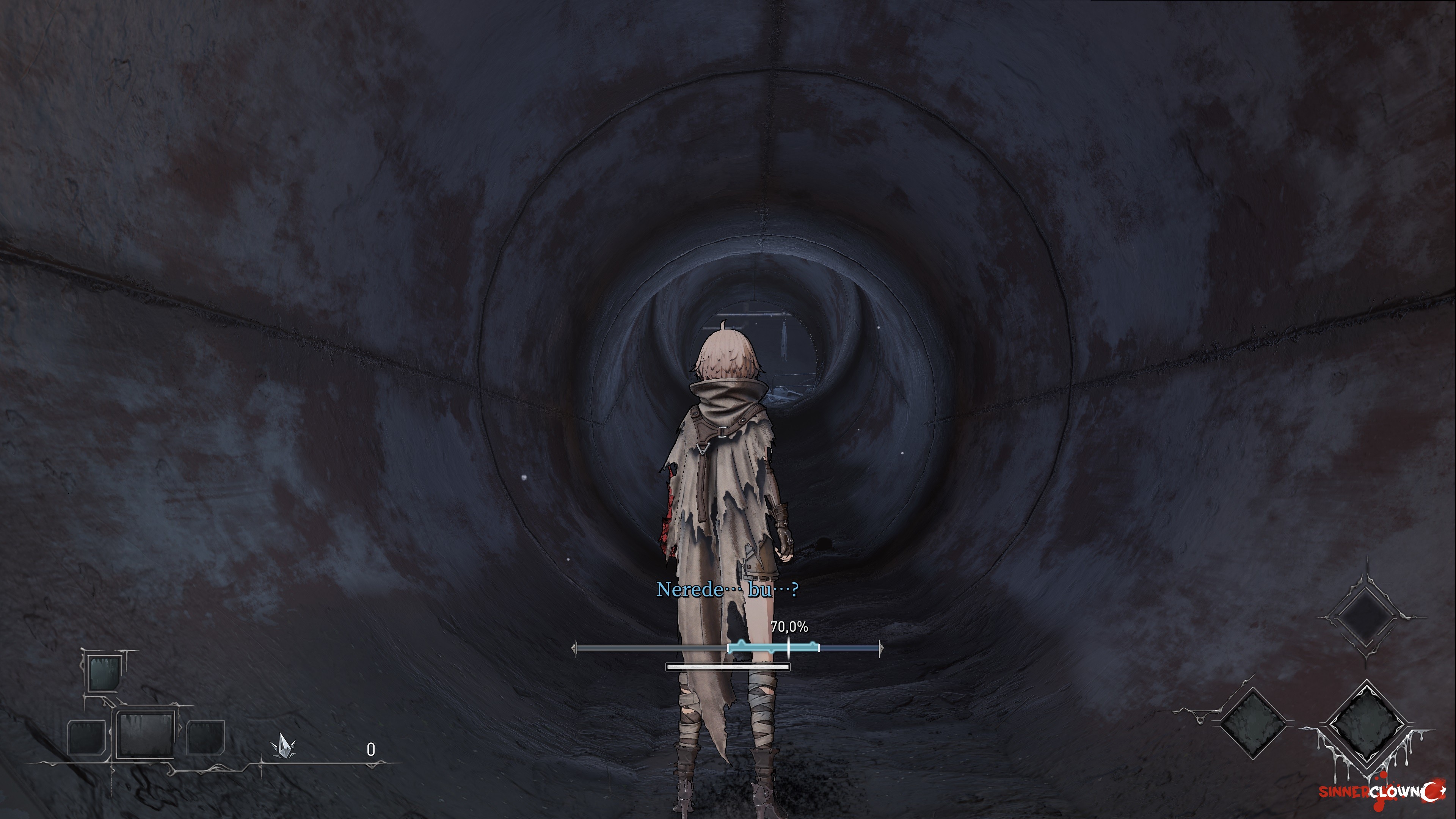The image size is (1456, 819).
Task: Click the SinnerClown watermark logo
Action: point(1381,791)
